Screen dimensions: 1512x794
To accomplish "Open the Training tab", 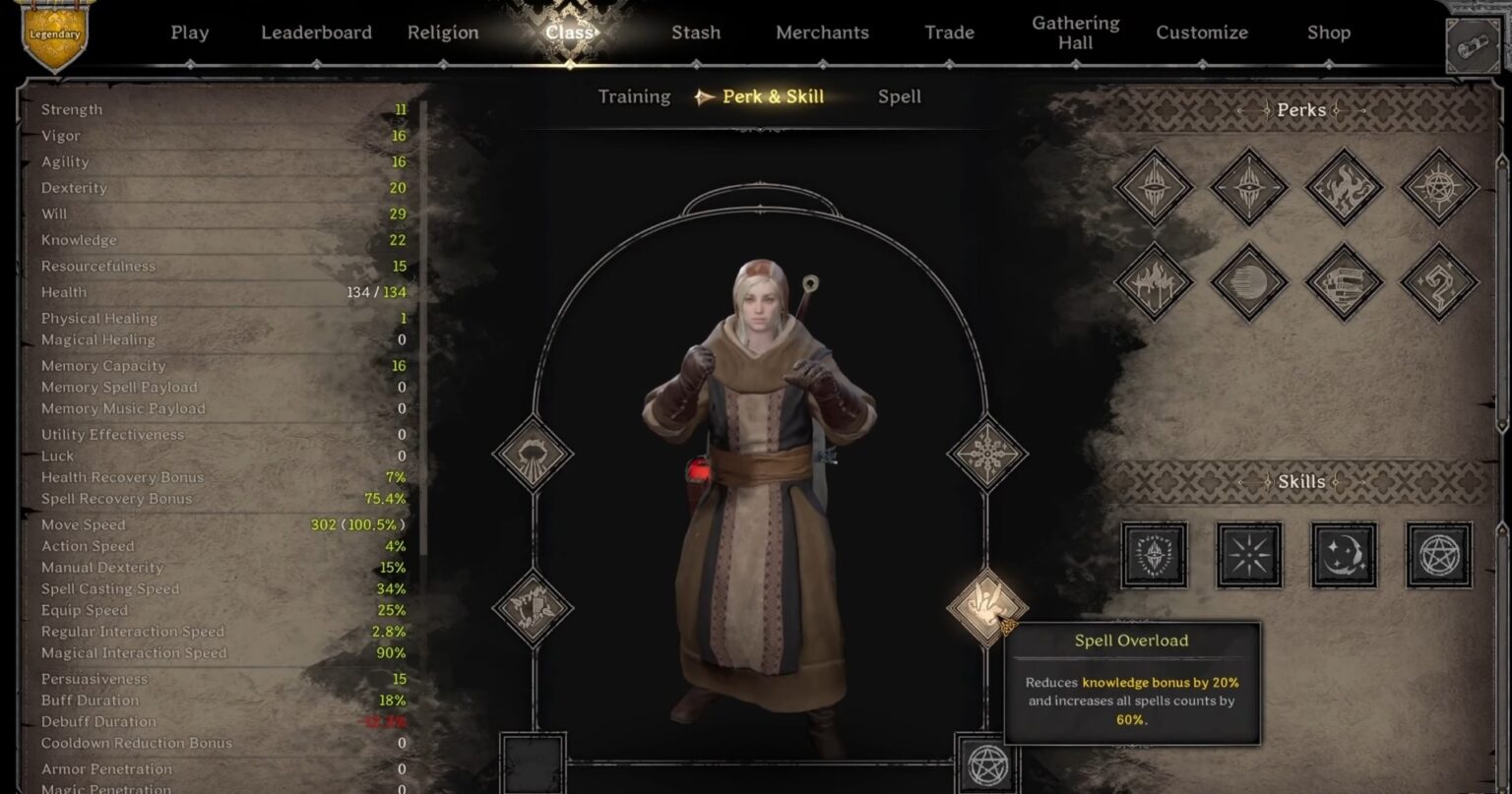I will click(633, 96).
